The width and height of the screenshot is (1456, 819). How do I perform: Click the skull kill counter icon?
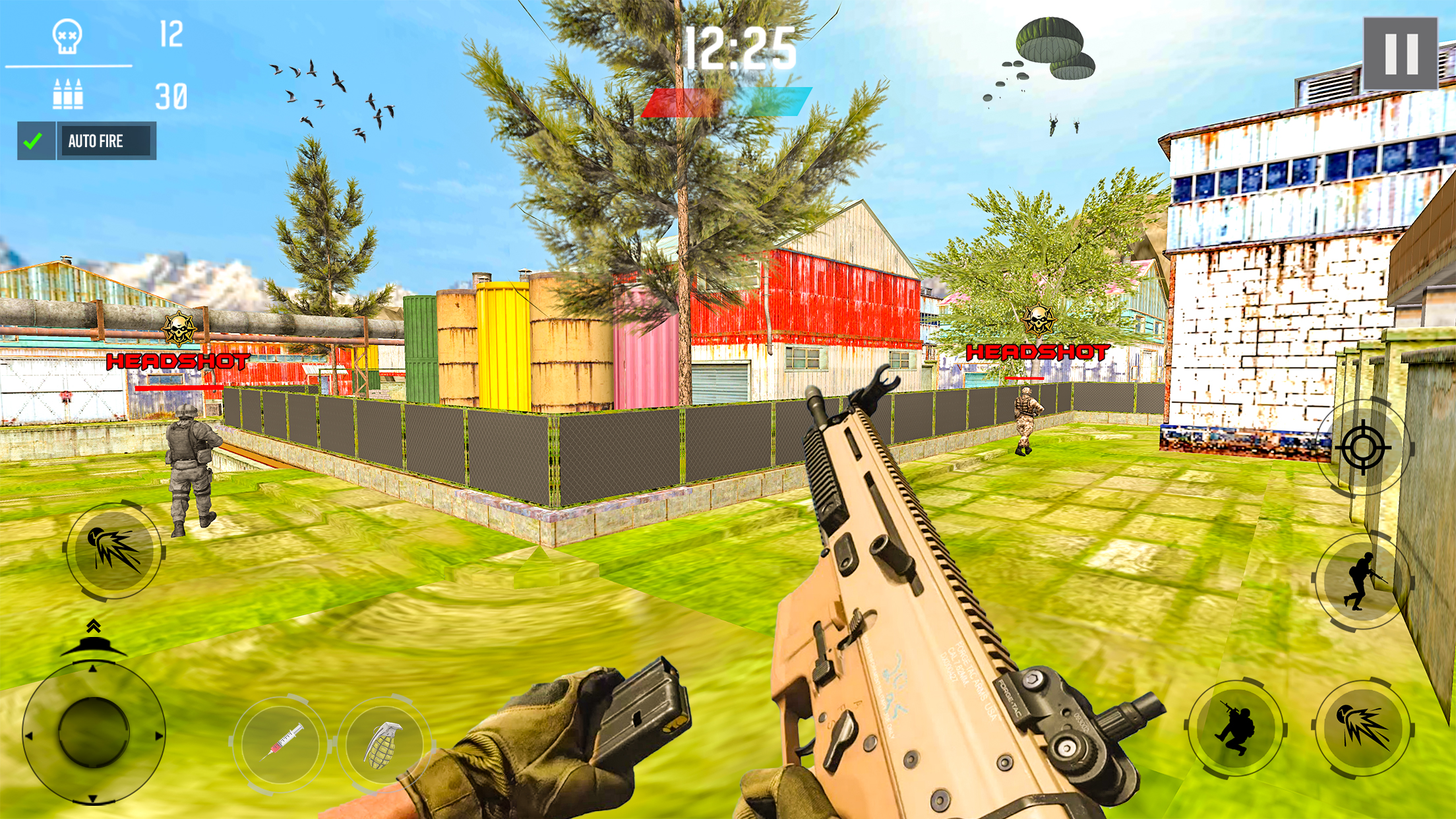(x=65, y=36)
